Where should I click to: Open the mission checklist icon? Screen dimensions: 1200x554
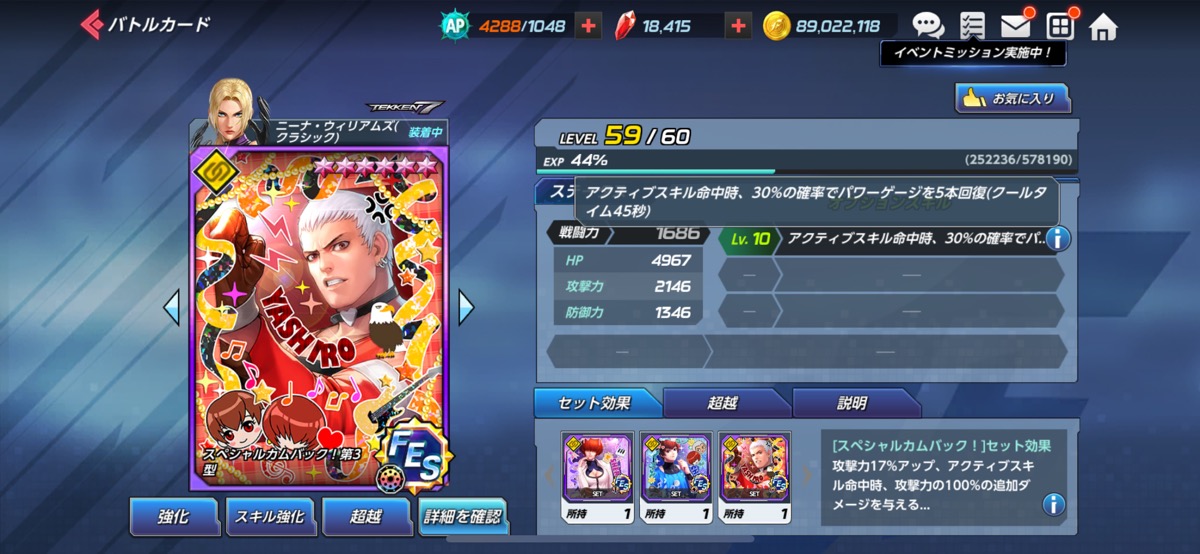971,26
